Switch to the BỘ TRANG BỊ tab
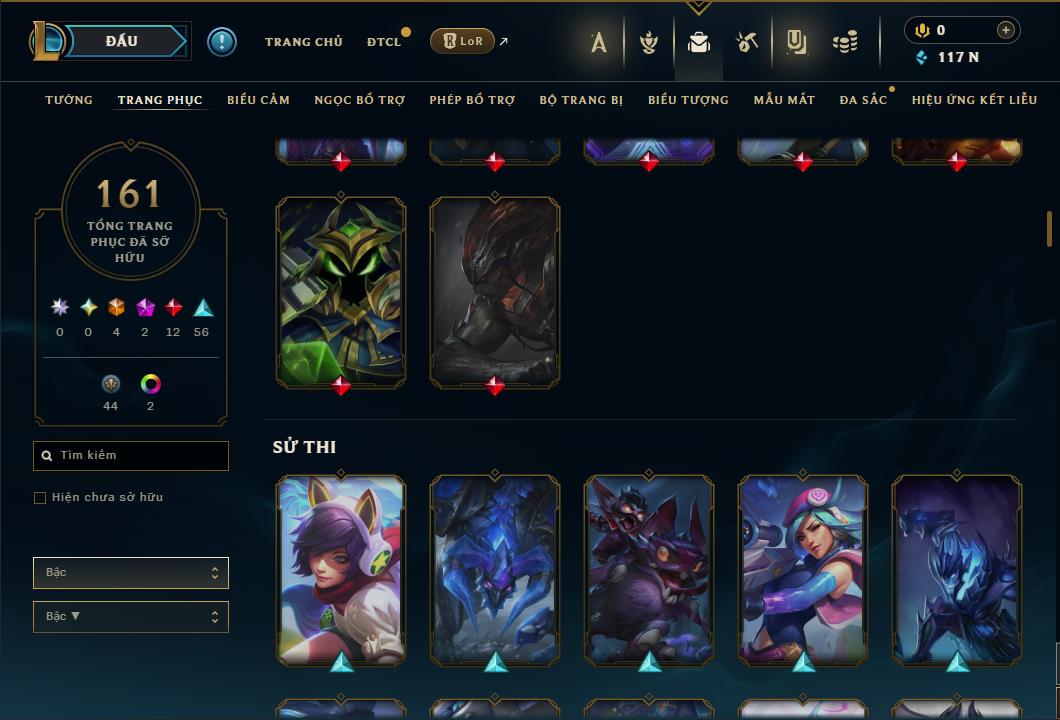 581,100
